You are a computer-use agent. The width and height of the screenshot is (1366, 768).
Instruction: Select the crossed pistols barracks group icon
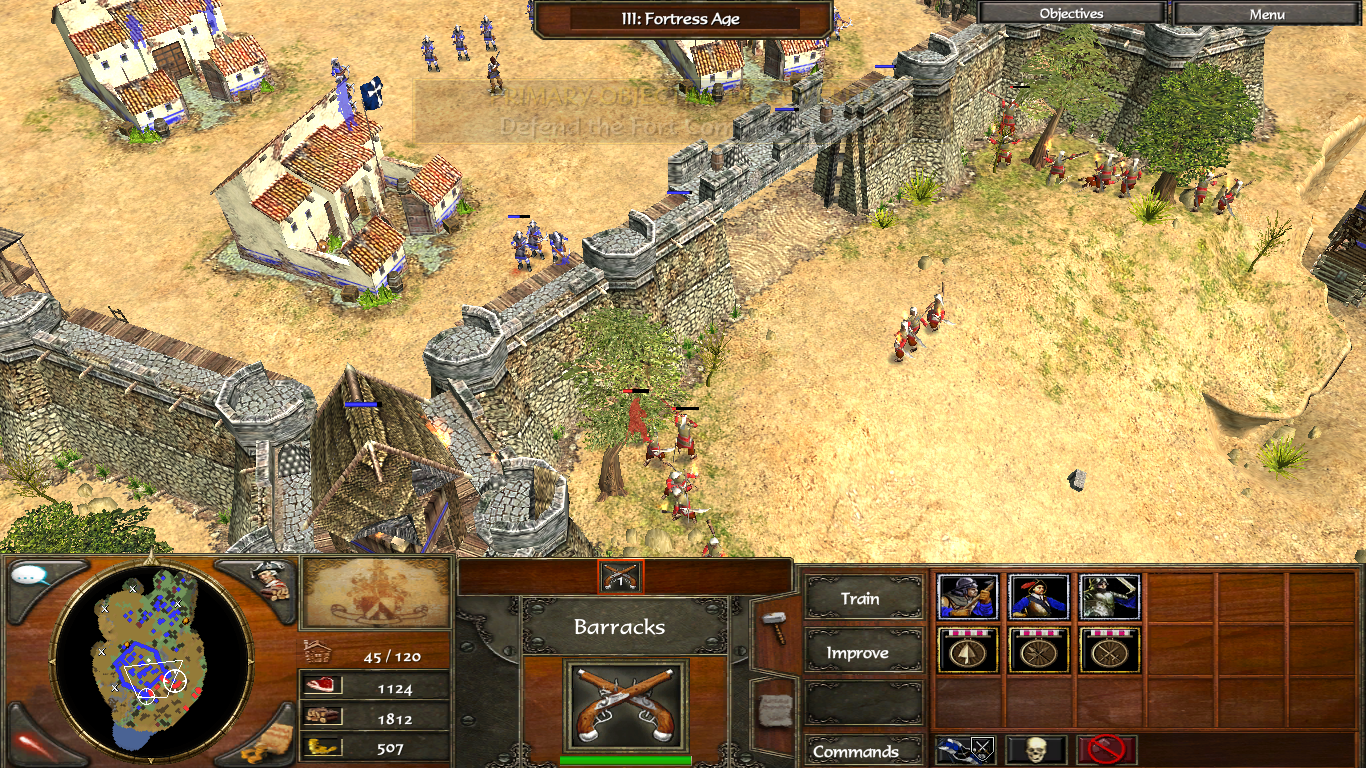(x=621, y=576)
